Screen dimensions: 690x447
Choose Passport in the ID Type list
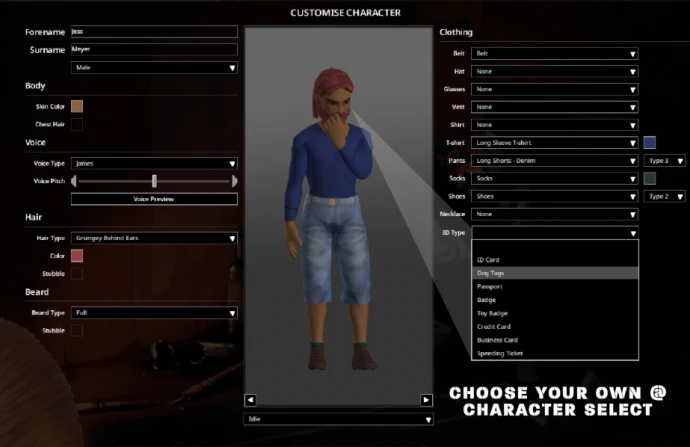(554, 286)
